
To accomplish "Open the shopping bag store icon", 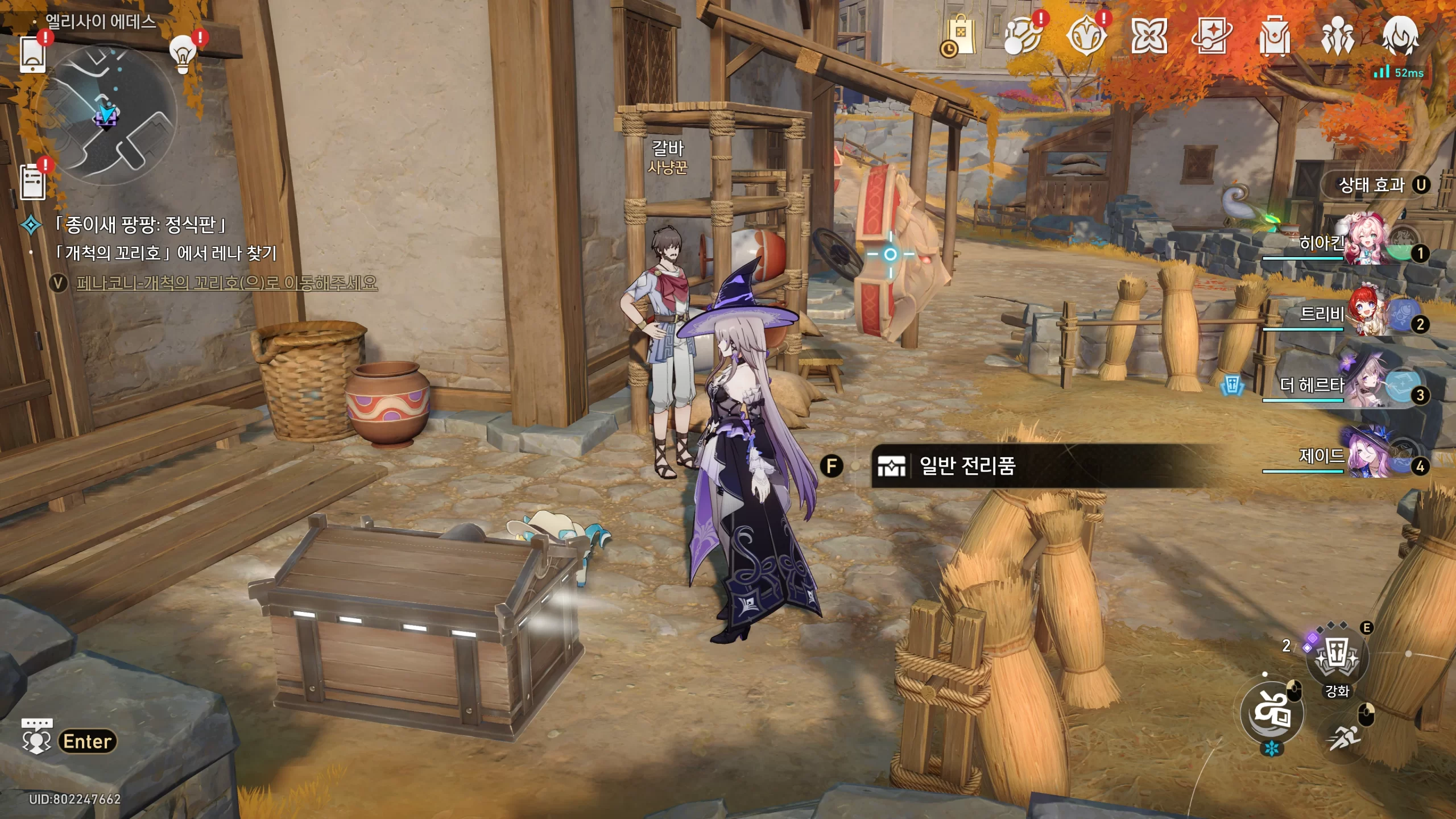I will 960,36.
